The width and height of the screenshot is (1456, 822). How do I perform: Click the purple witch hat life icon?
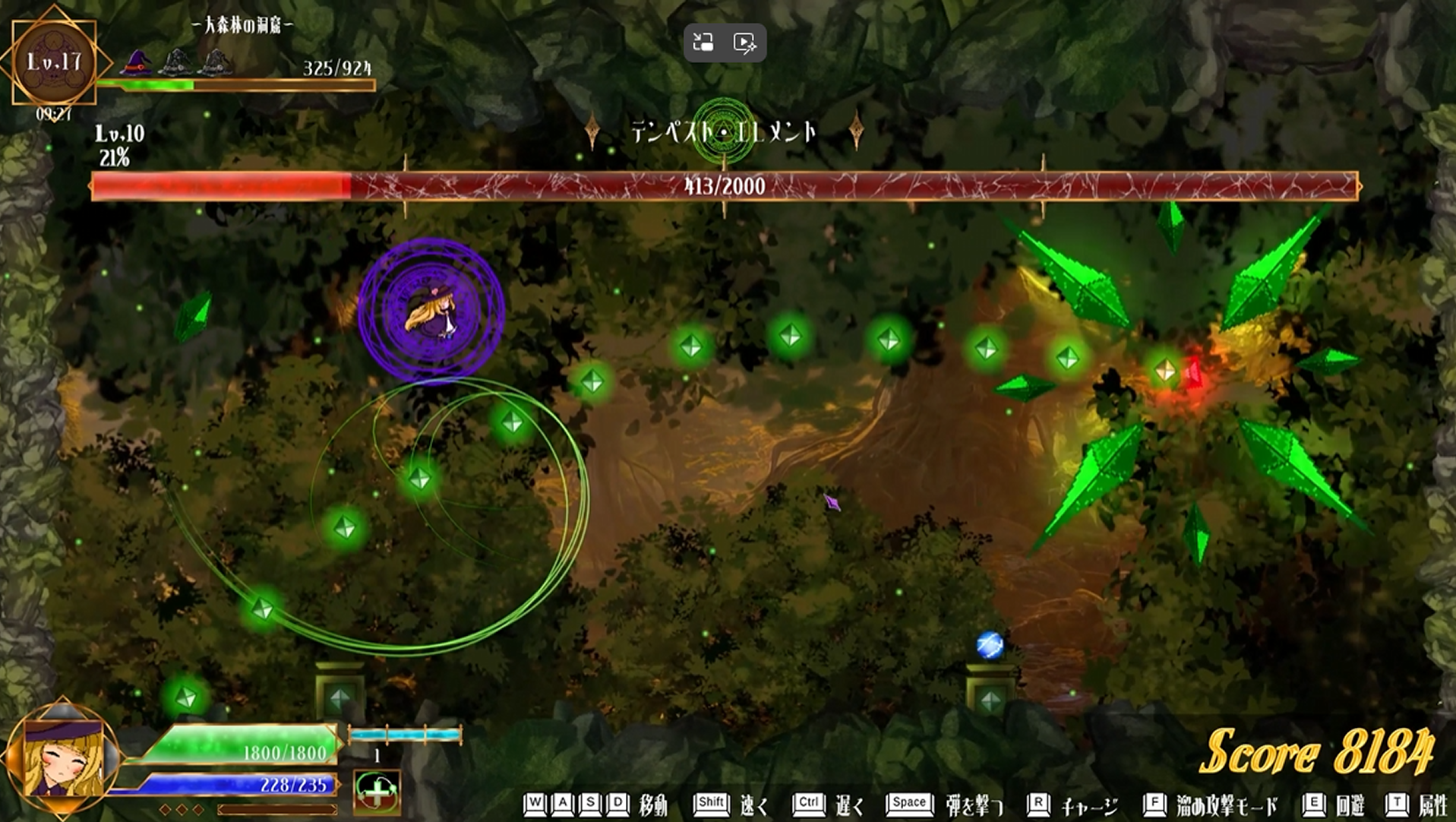(x=136, y=63)
